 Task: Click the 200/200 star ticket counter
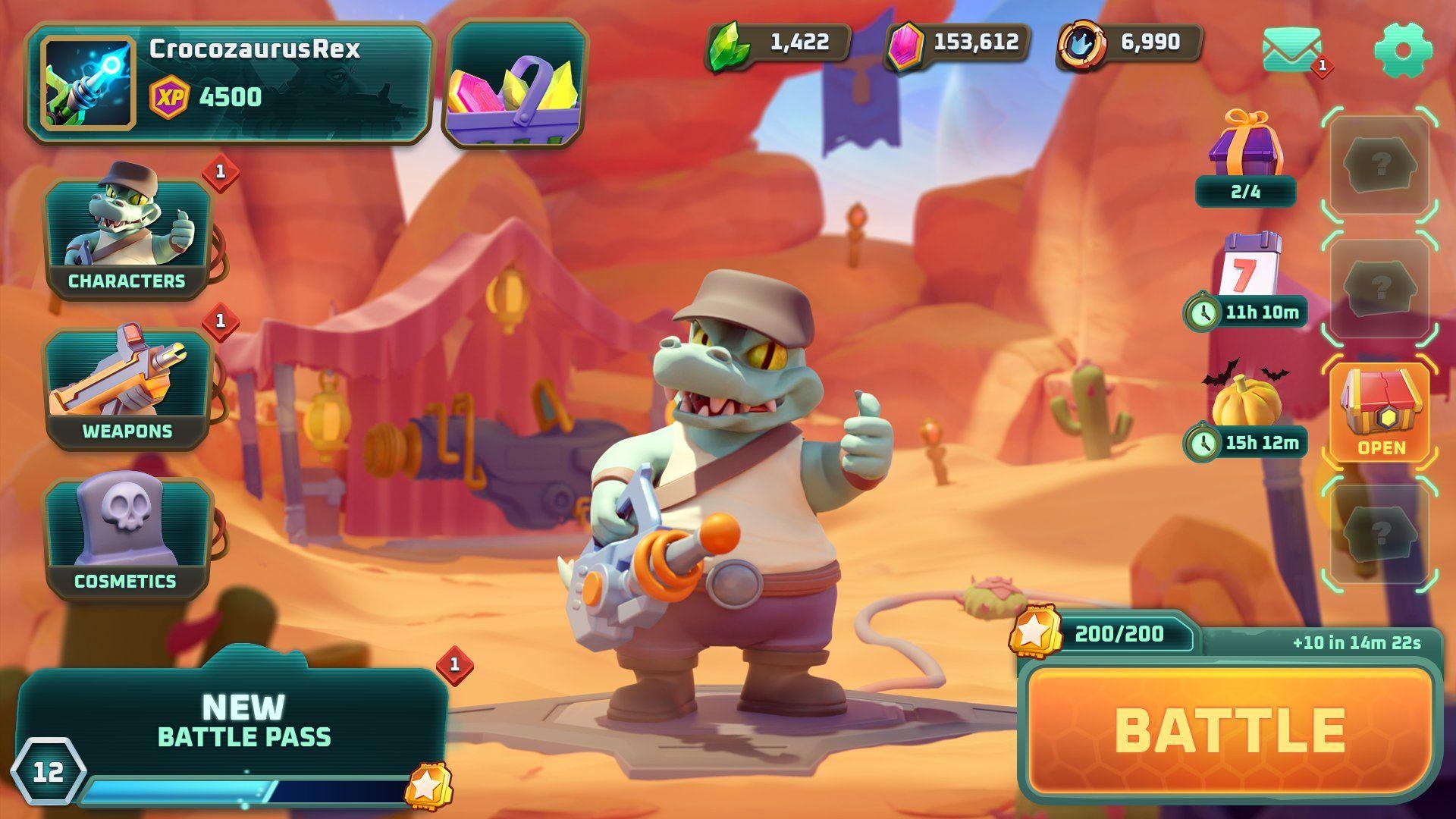click(1103, 635)
